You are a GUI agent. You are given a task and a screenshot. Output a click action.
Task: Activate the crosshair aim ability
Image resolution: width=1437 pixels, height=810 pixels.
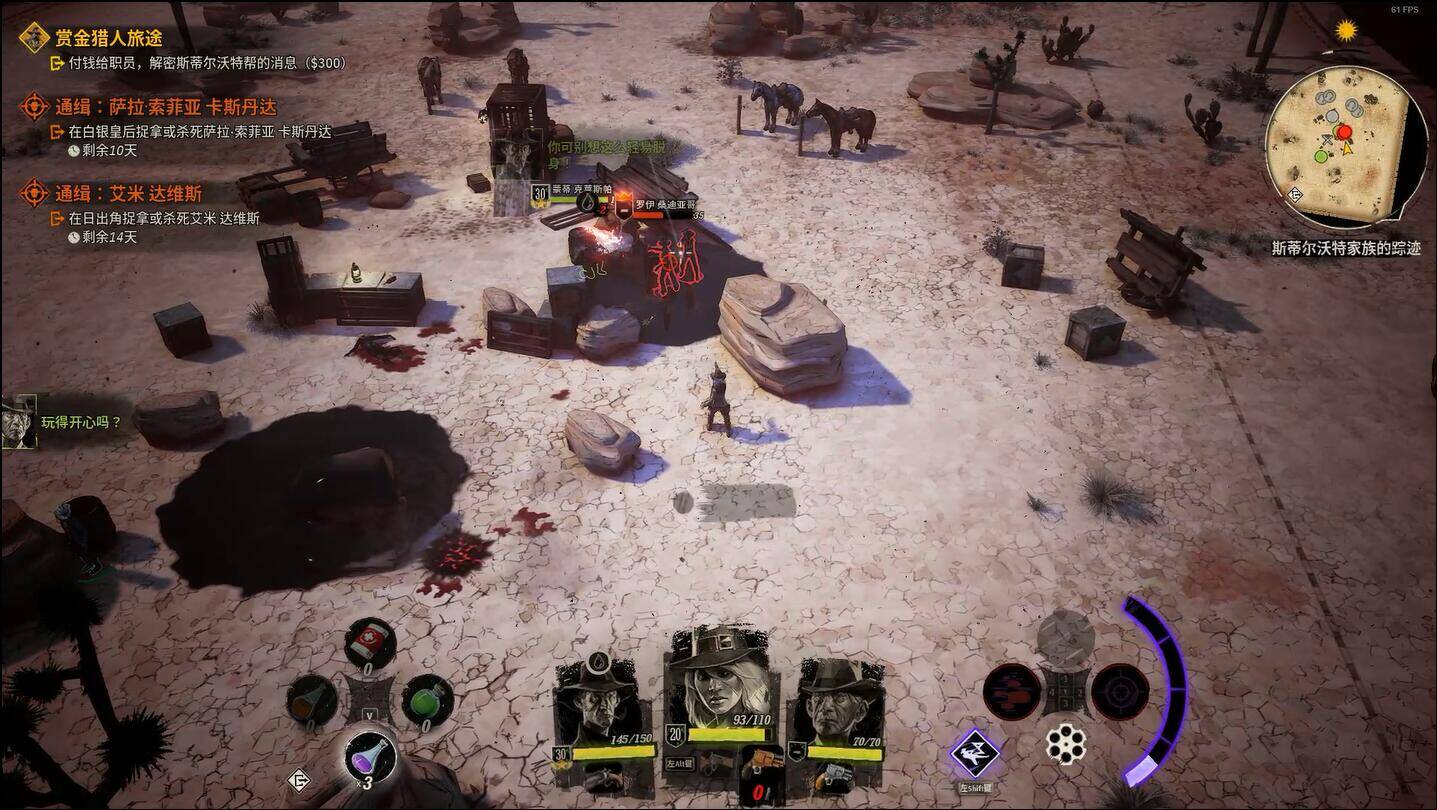[x=1119, y=691]
